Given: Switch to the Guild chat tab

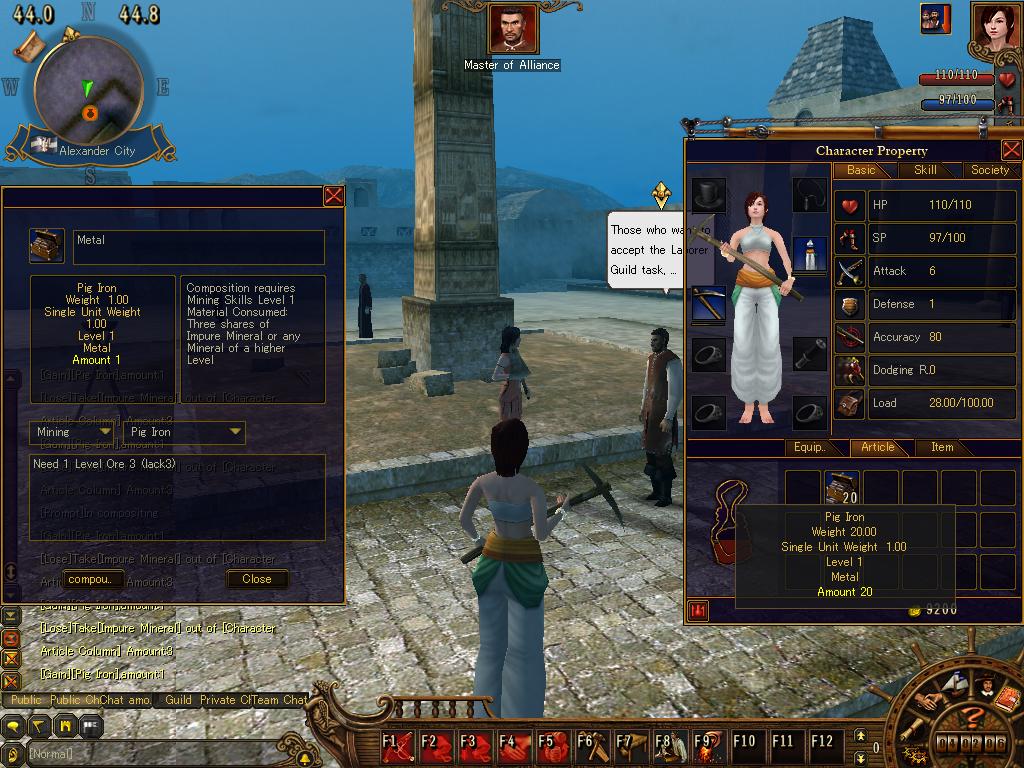Looking at the screenshot, I should tap(178, 700).
